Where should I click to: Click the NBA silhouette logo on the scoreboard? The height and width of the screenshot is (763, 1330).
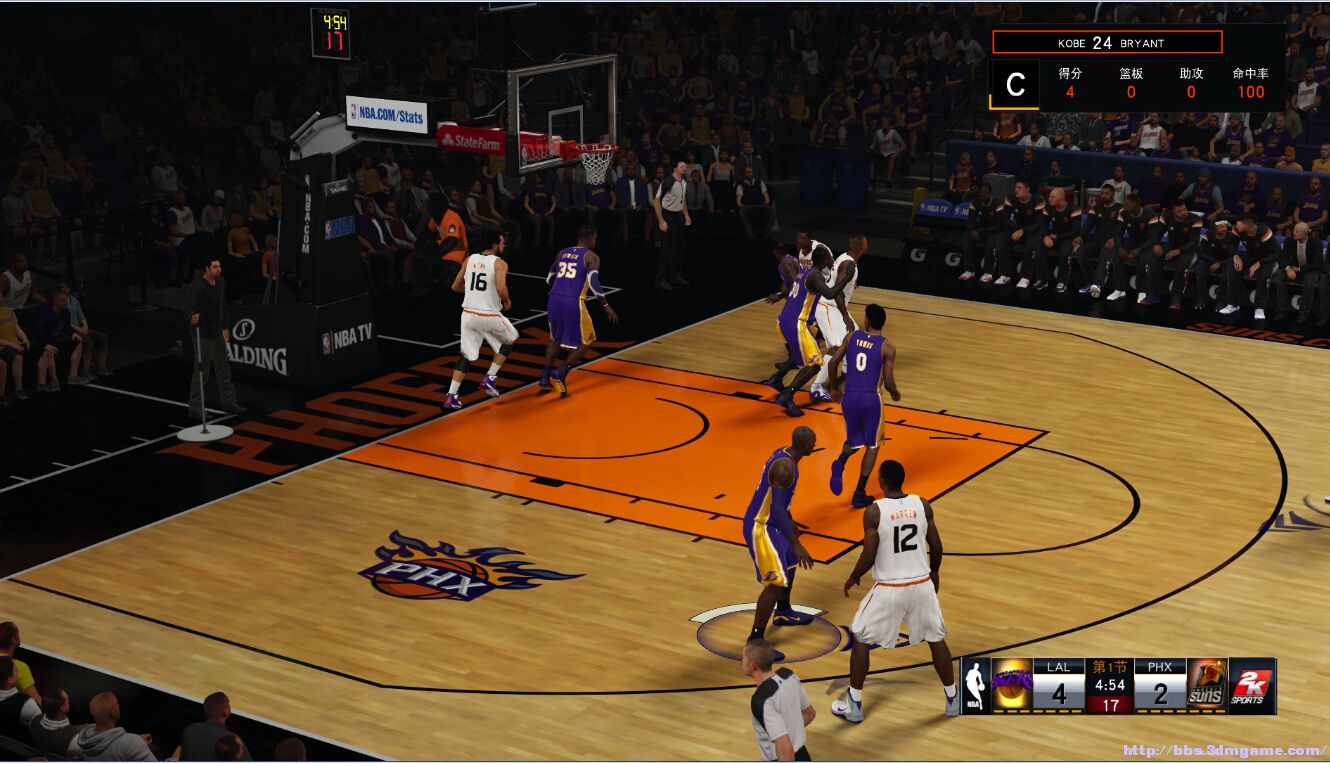(975, 685)
